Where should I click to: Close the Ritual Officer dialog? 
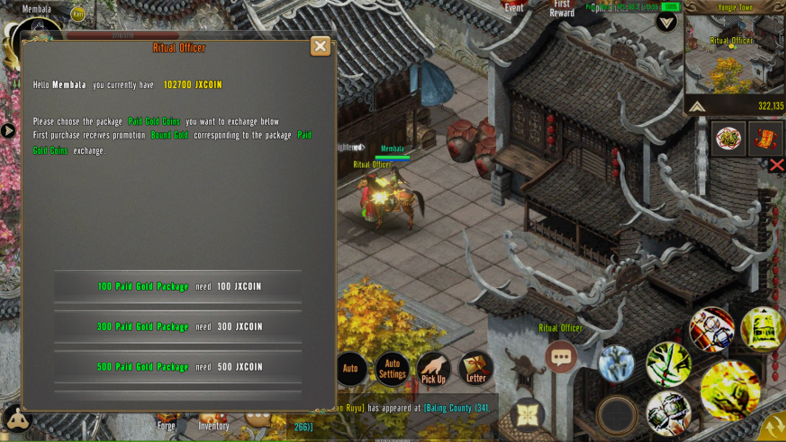tap(320, 46)
